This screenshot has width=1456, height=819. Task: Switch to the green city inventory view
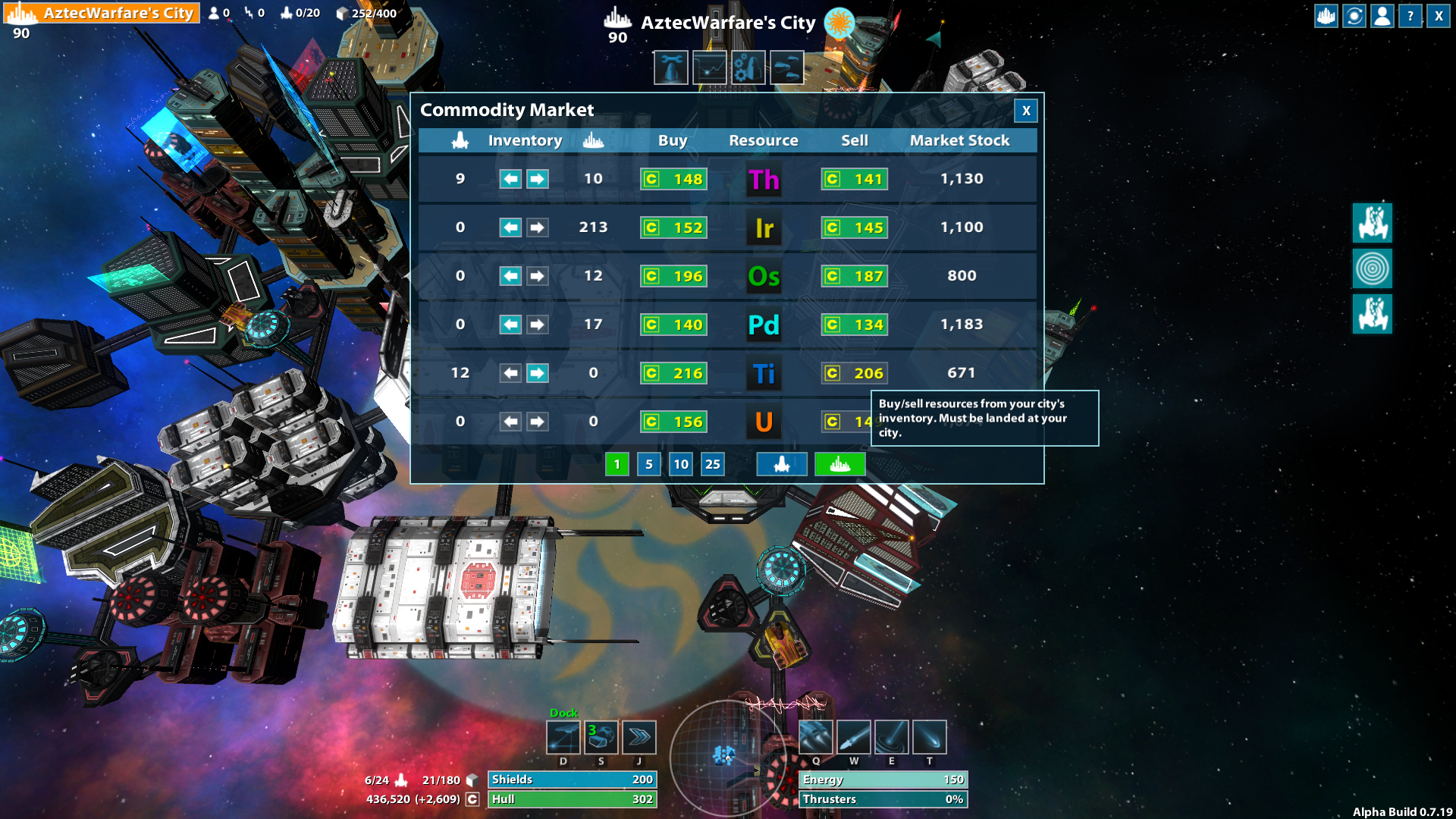pyautogui.click(x=839, y=463)
